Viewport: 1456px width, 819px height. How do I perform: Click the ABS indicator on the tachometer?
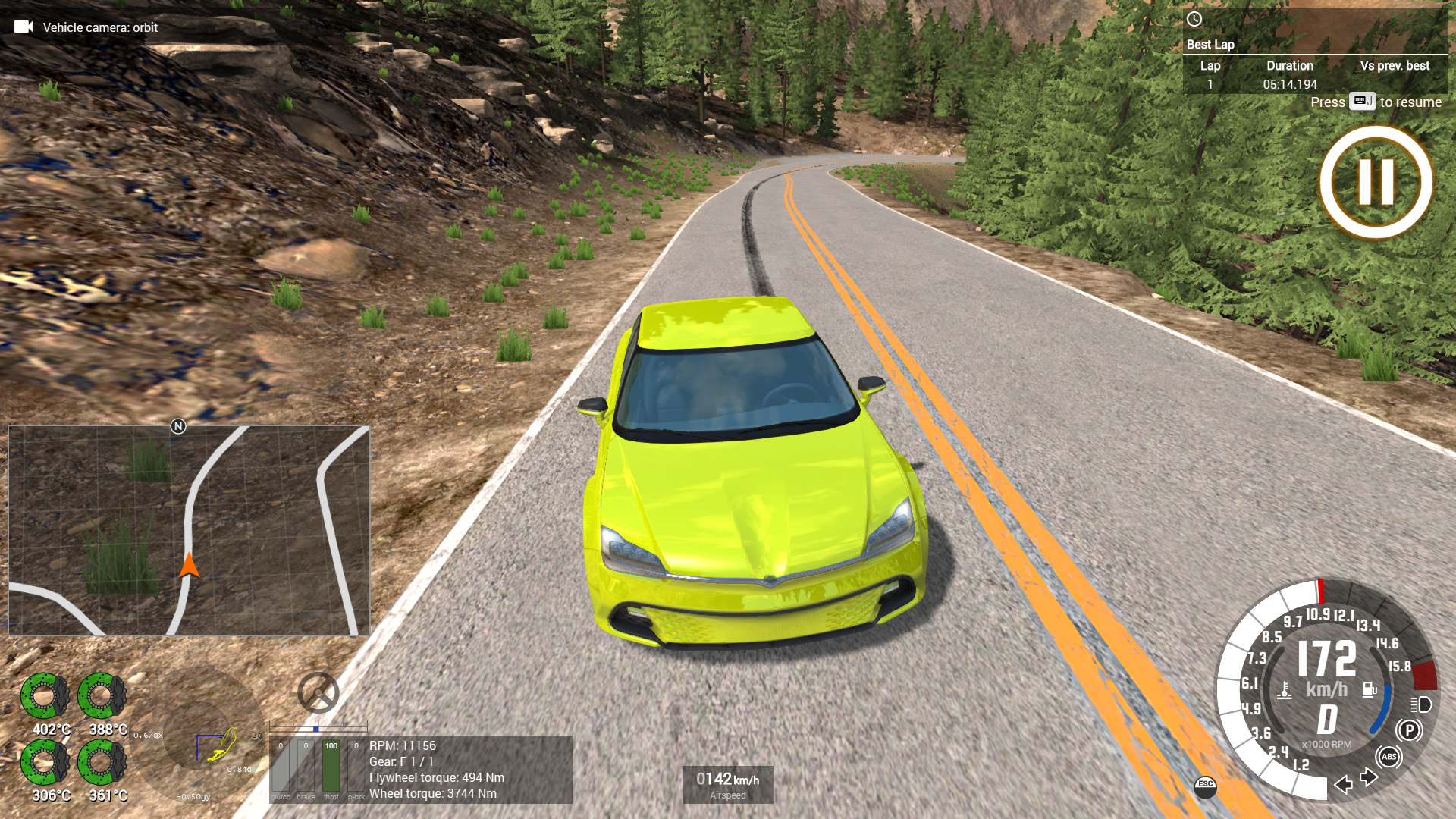[x=1389, y=757]
